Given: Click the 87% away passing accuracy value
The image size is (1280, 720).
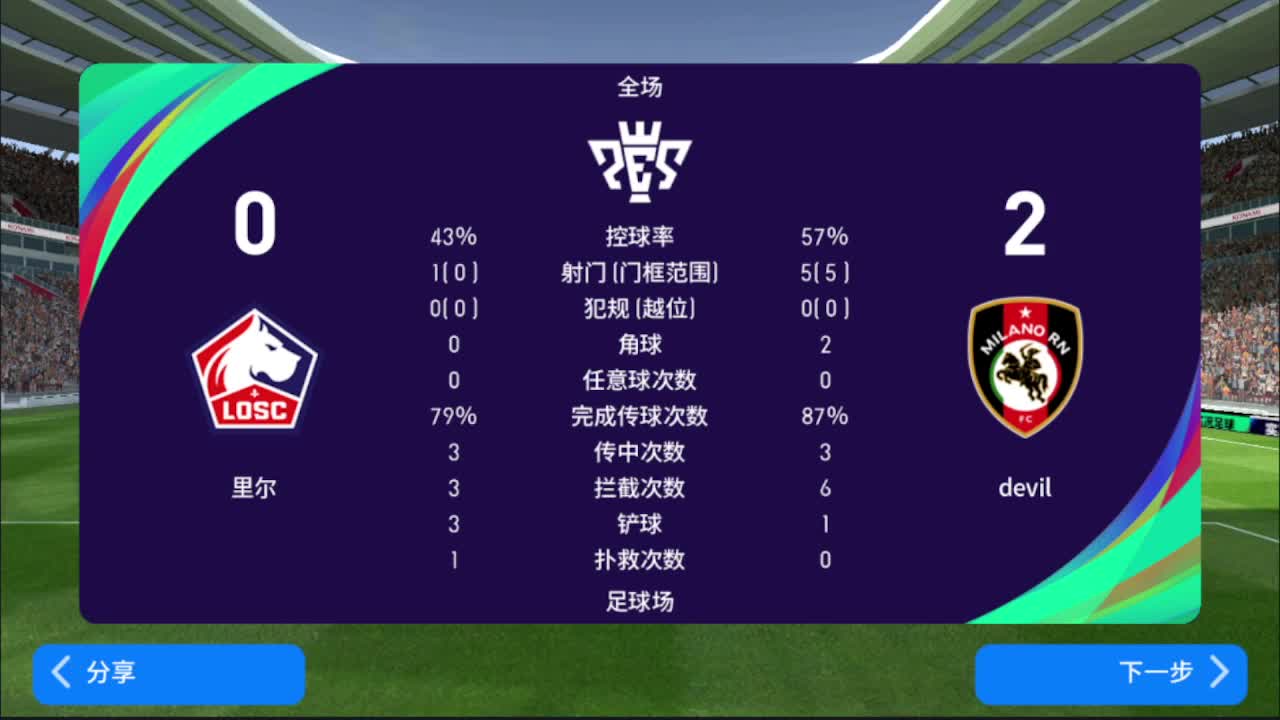Looking at the screenshot, I should [826, 416].
